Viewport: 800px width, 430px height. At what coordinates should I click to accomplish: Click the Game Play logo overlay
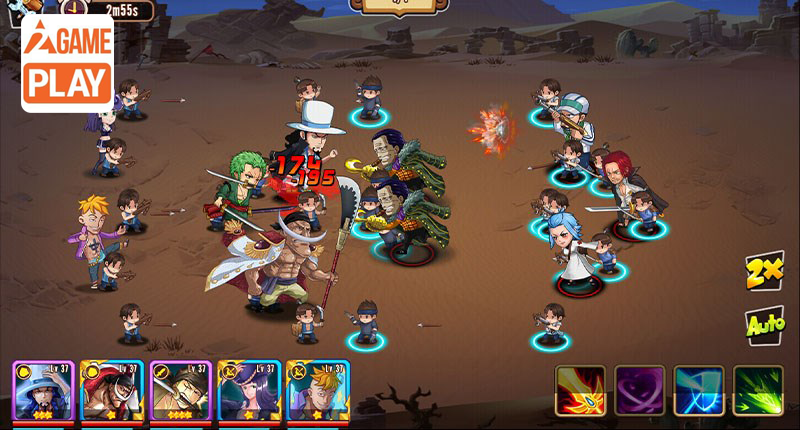tap(67, 63)
